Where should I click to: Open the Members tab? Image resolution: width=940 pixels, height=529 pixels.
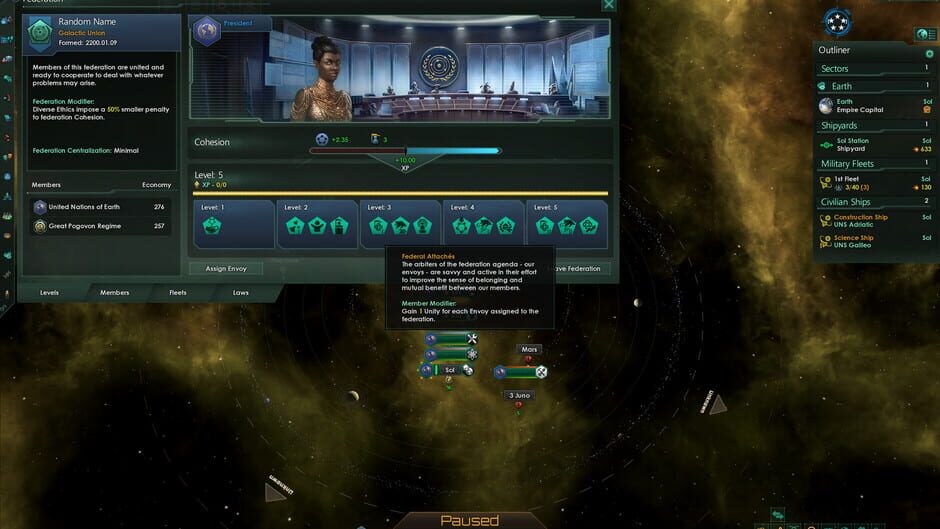pos(114,293)
